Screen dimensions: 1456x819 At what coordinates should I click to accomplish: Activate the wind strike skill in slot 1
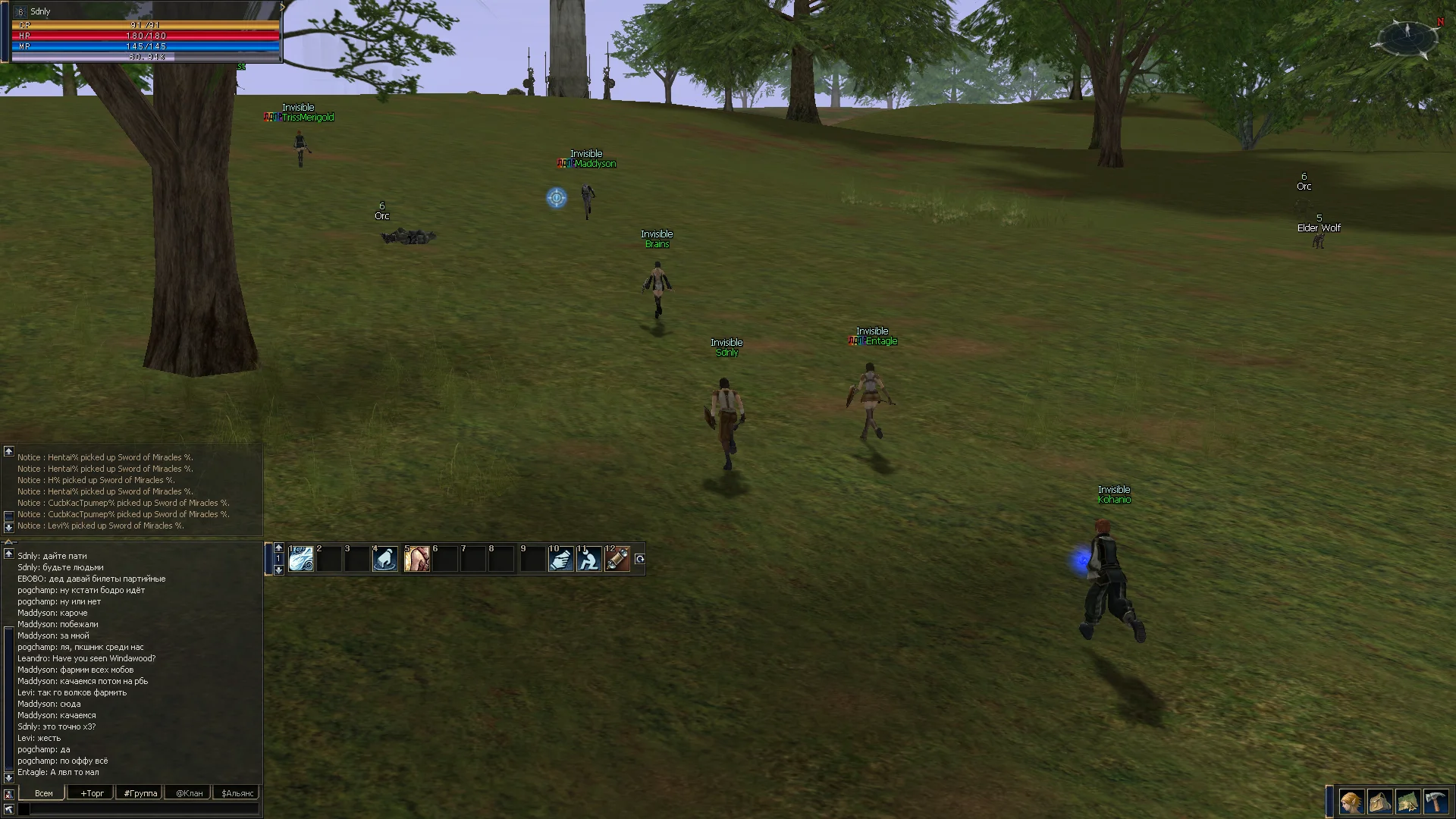coord(301,559)
